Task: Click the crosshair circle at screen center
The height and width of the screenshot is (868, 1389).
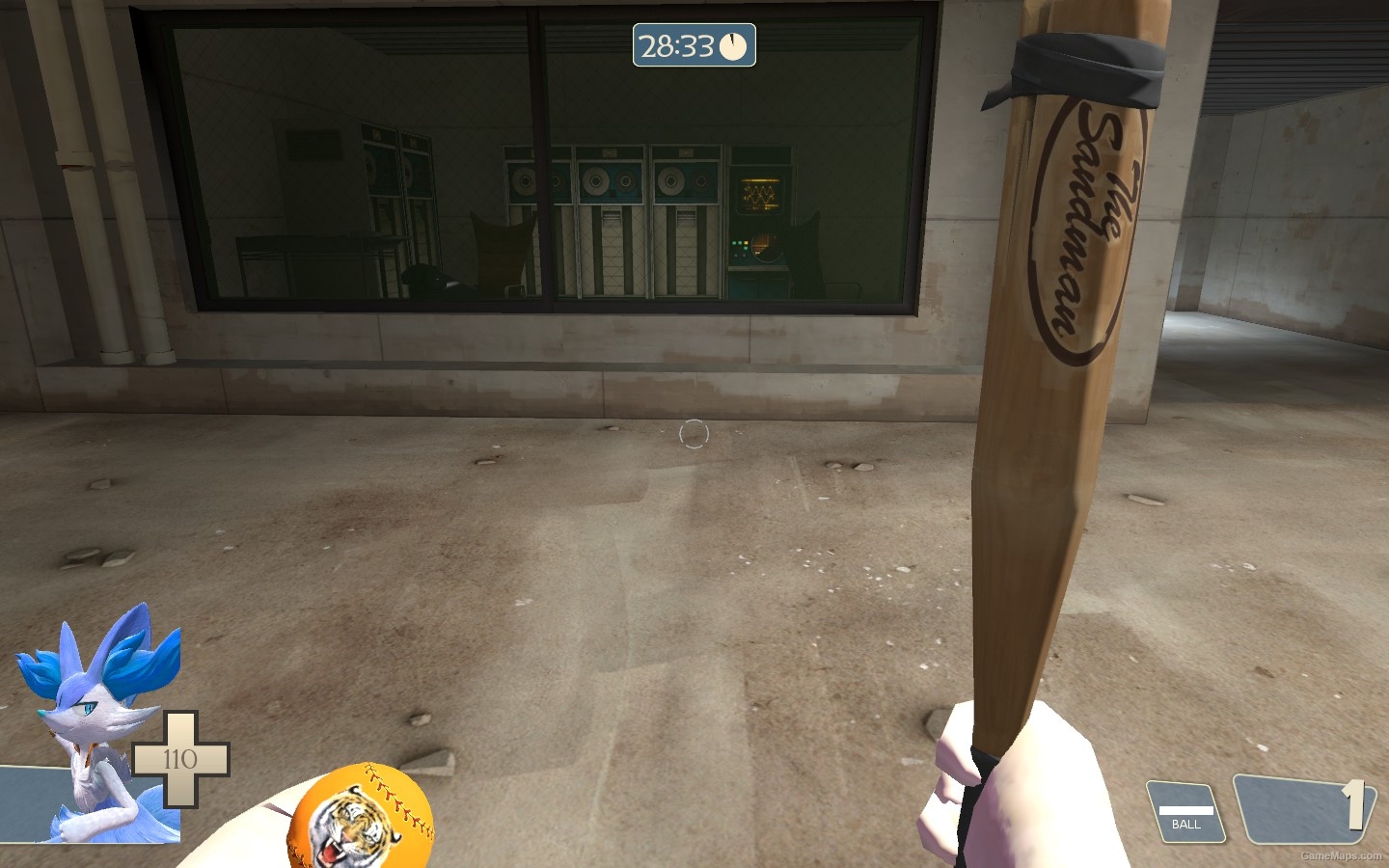Action: 694,434
